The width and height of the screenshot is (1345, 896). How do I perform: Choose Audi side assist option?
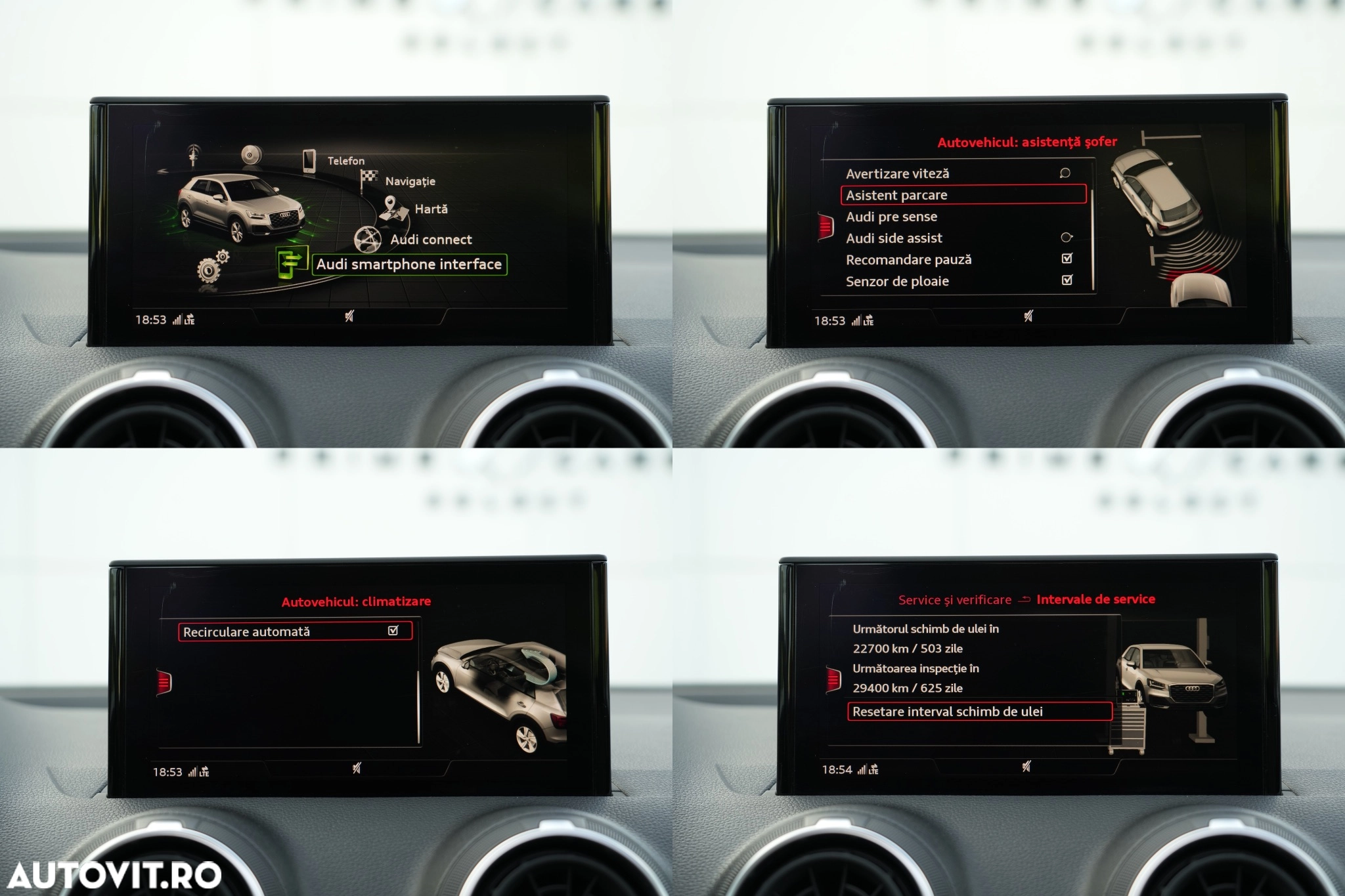(x=894, y=238)
